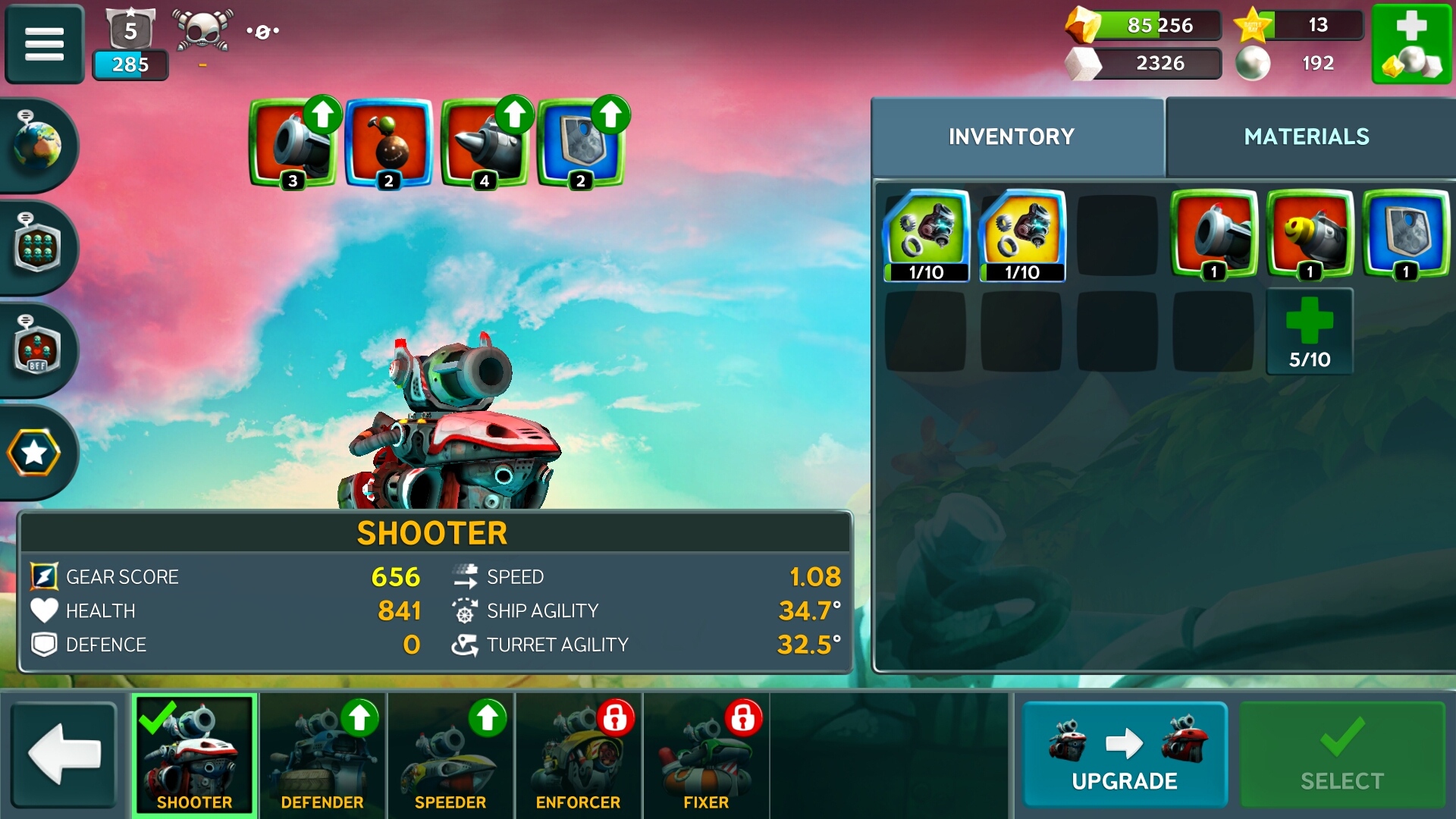Expand inventory slots with 5/10 plus
The width and height of the screenshot is (1456, 819).
pos(1310,331)
